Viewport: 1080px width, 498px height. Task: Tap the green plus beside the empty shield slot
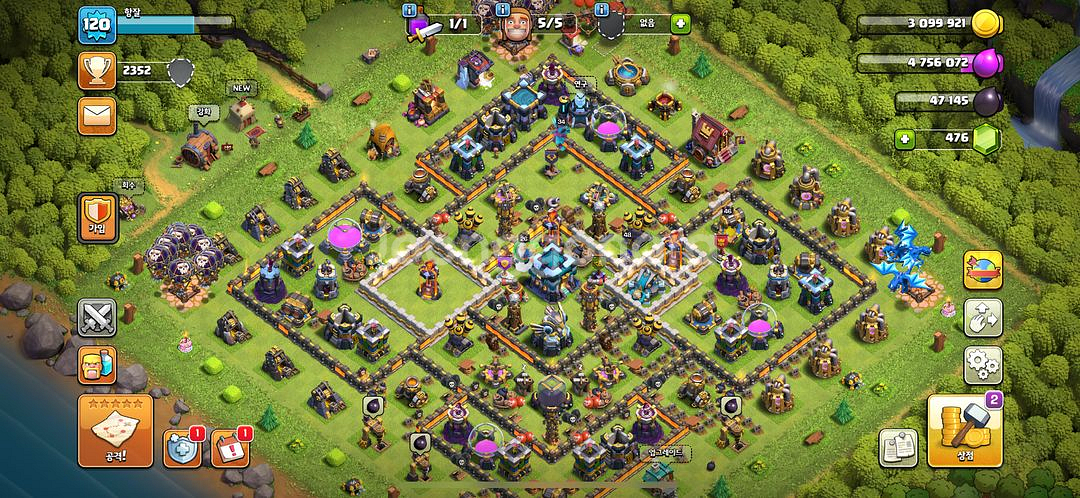coord(680,22)
